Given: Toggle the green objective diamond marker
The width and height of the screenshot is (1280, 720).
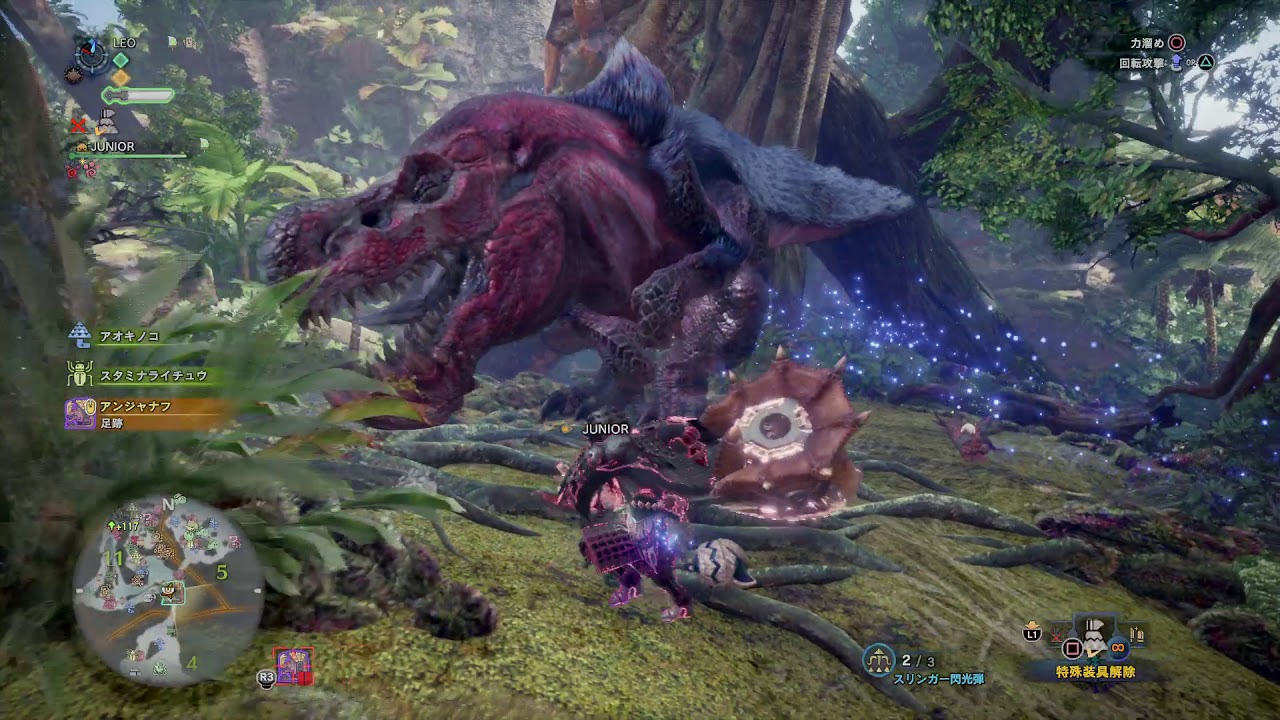Looking at the screenshot, I should [x=119, y=60].
